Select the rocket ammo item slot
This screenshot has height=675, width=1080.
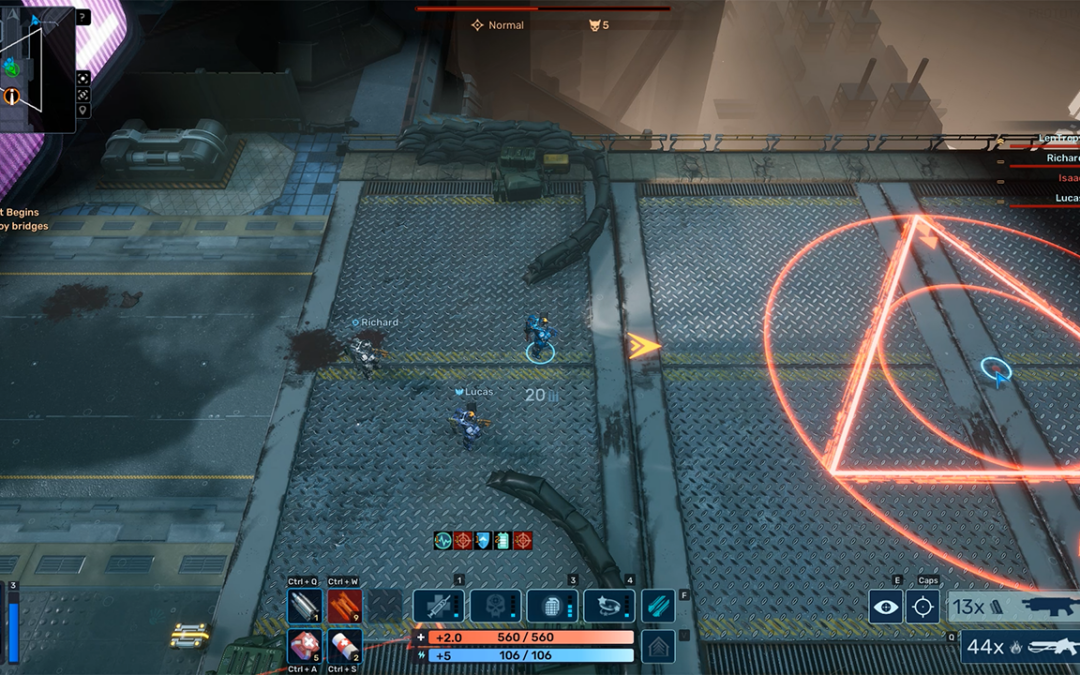tap(305, 606)
